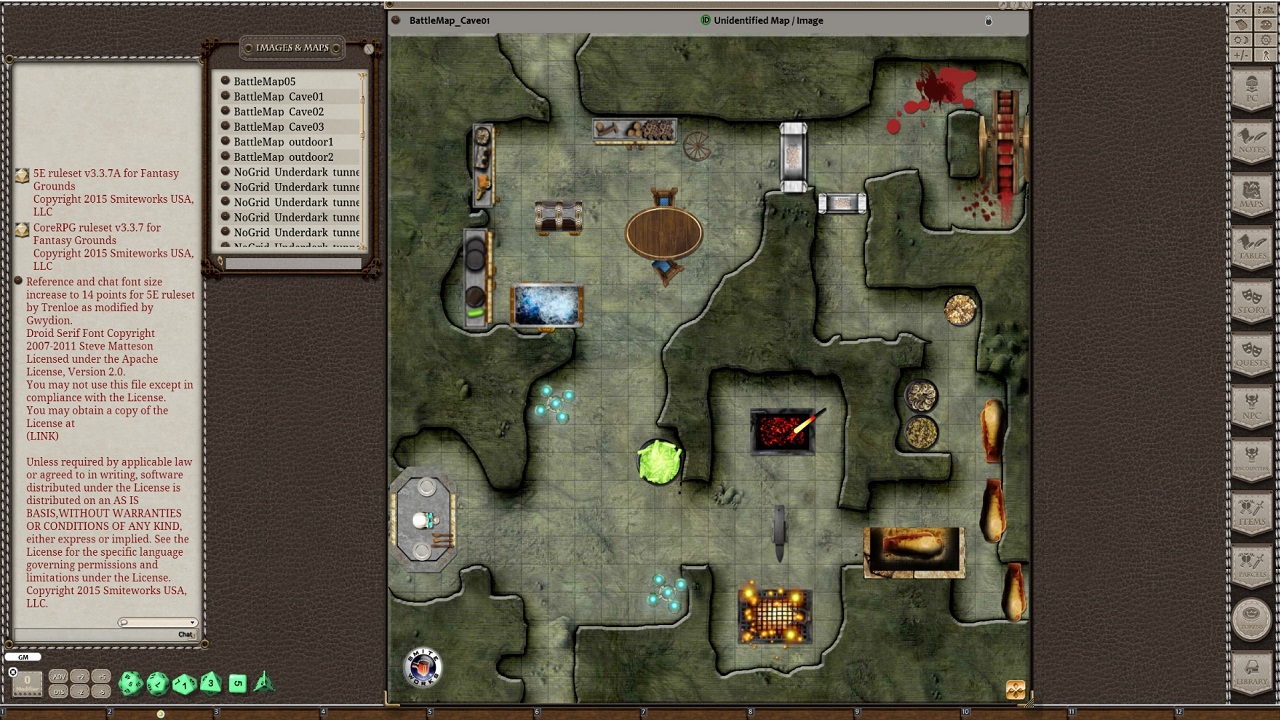Switch to hotkey bar page 2
The height and width of the screenshot is (720, 1280).
tap(109, 711)
